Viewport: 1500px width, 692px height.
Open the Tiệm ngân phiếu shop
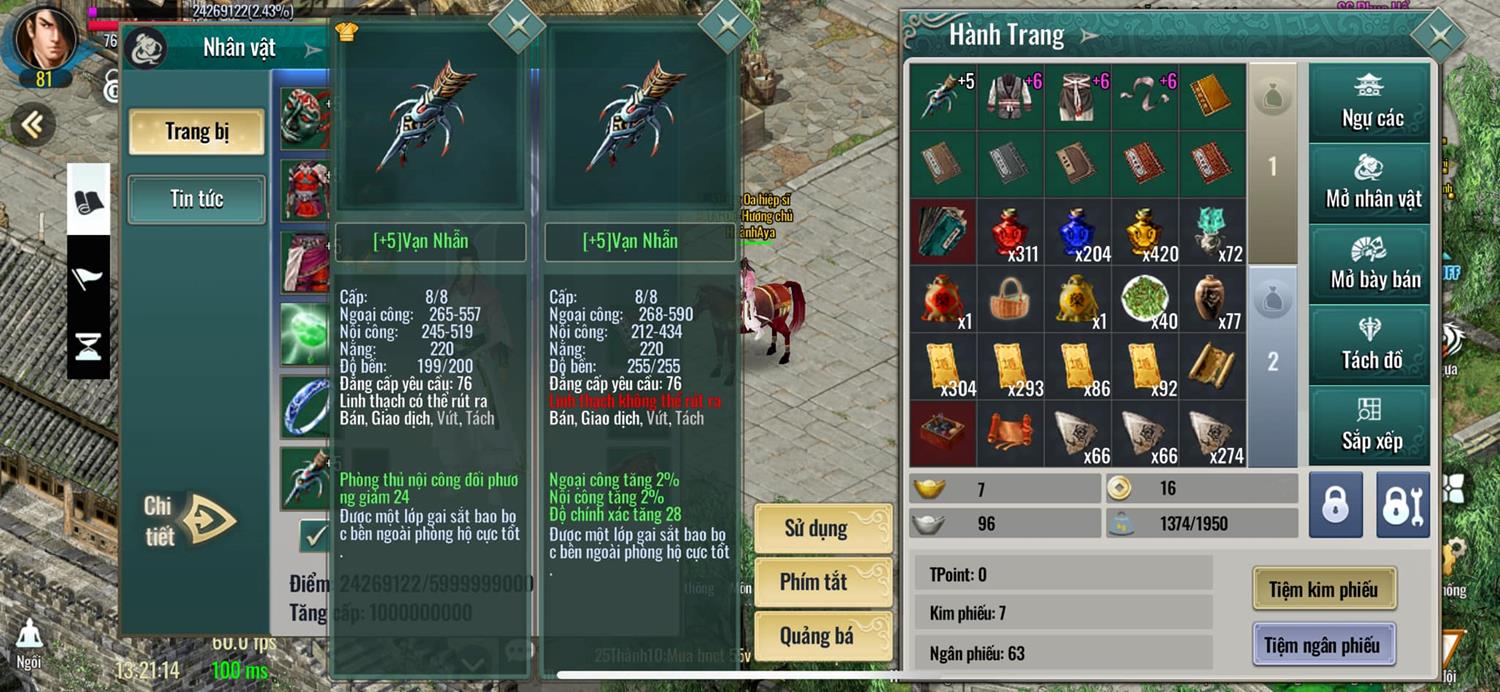click(x=1321, y=645)
